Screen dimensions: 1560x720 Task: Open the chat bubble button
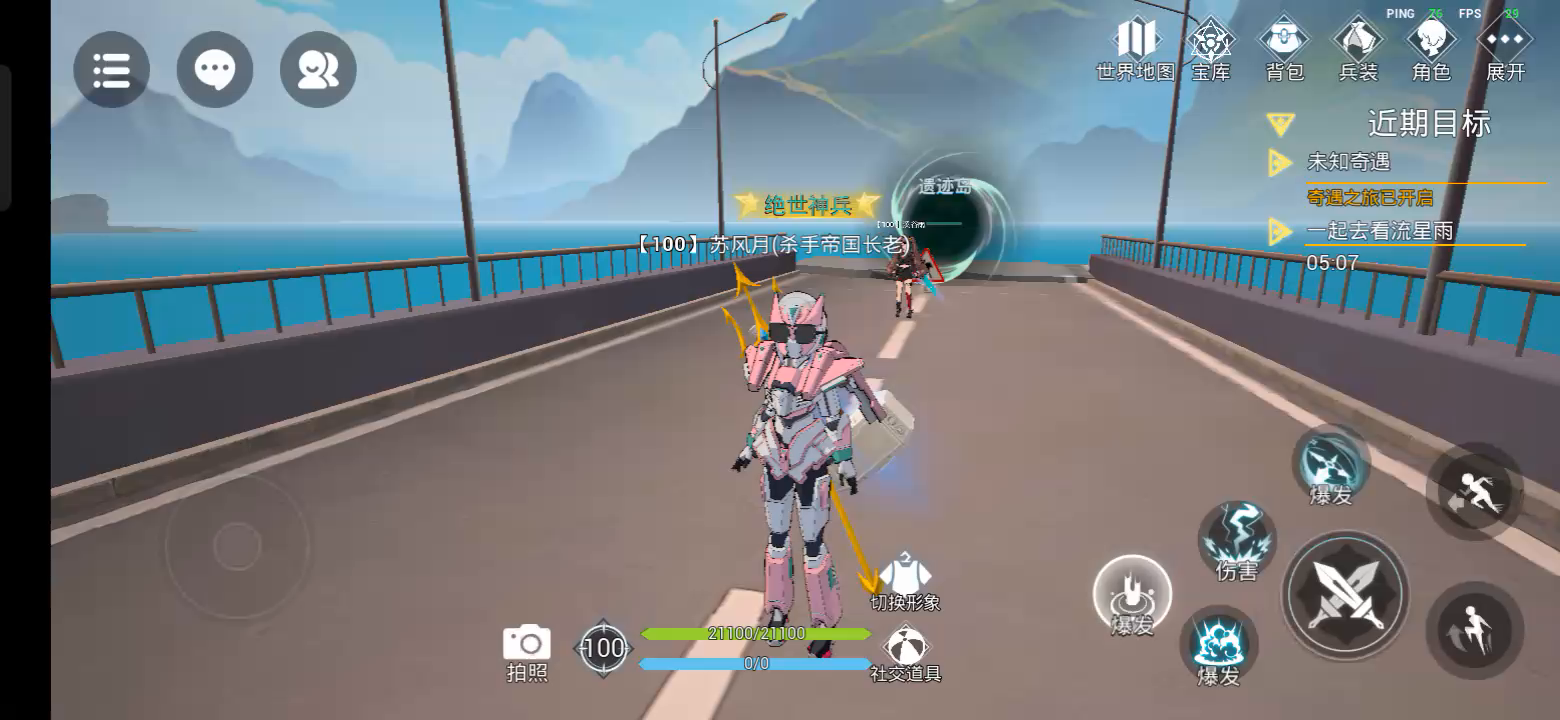click(215, 69)
